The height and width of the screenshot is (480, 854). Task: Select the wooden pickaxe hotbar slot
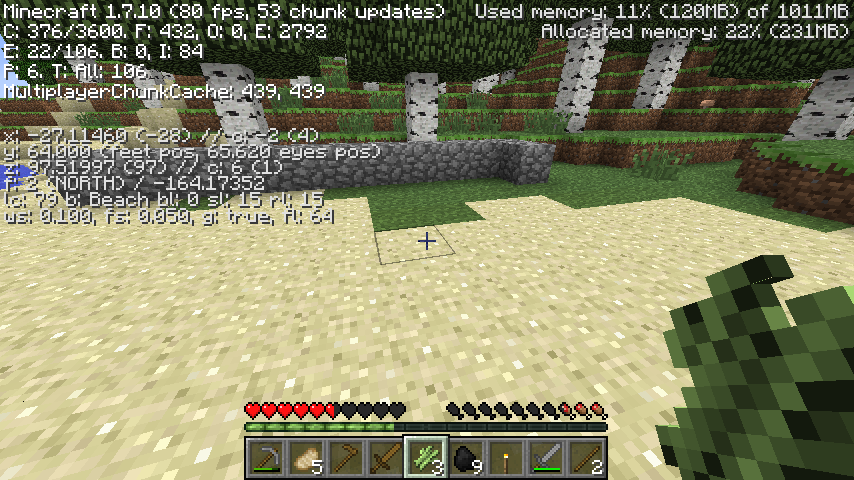[346, 458]
